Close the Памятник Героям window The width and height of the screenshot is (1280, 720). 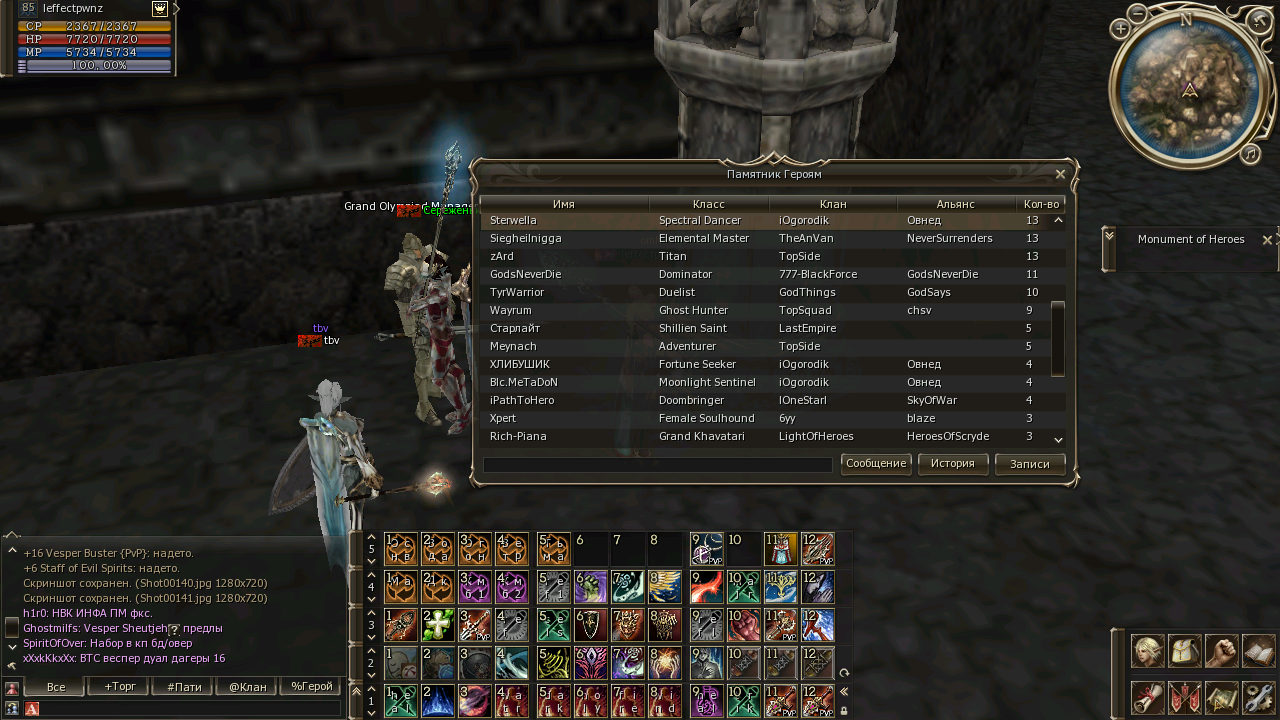click(x=1060, y=174)
